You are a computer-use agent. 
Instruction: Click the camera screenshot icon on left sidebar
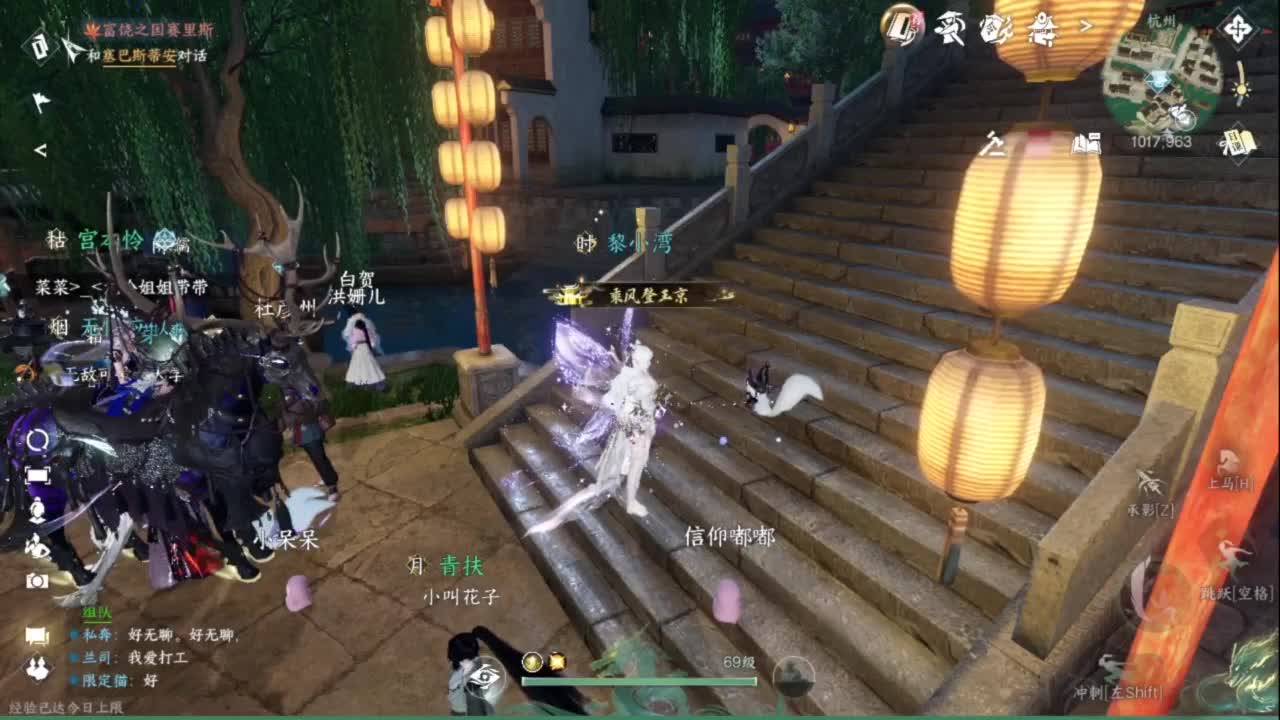pyautogui.click(x=38, y=580)
